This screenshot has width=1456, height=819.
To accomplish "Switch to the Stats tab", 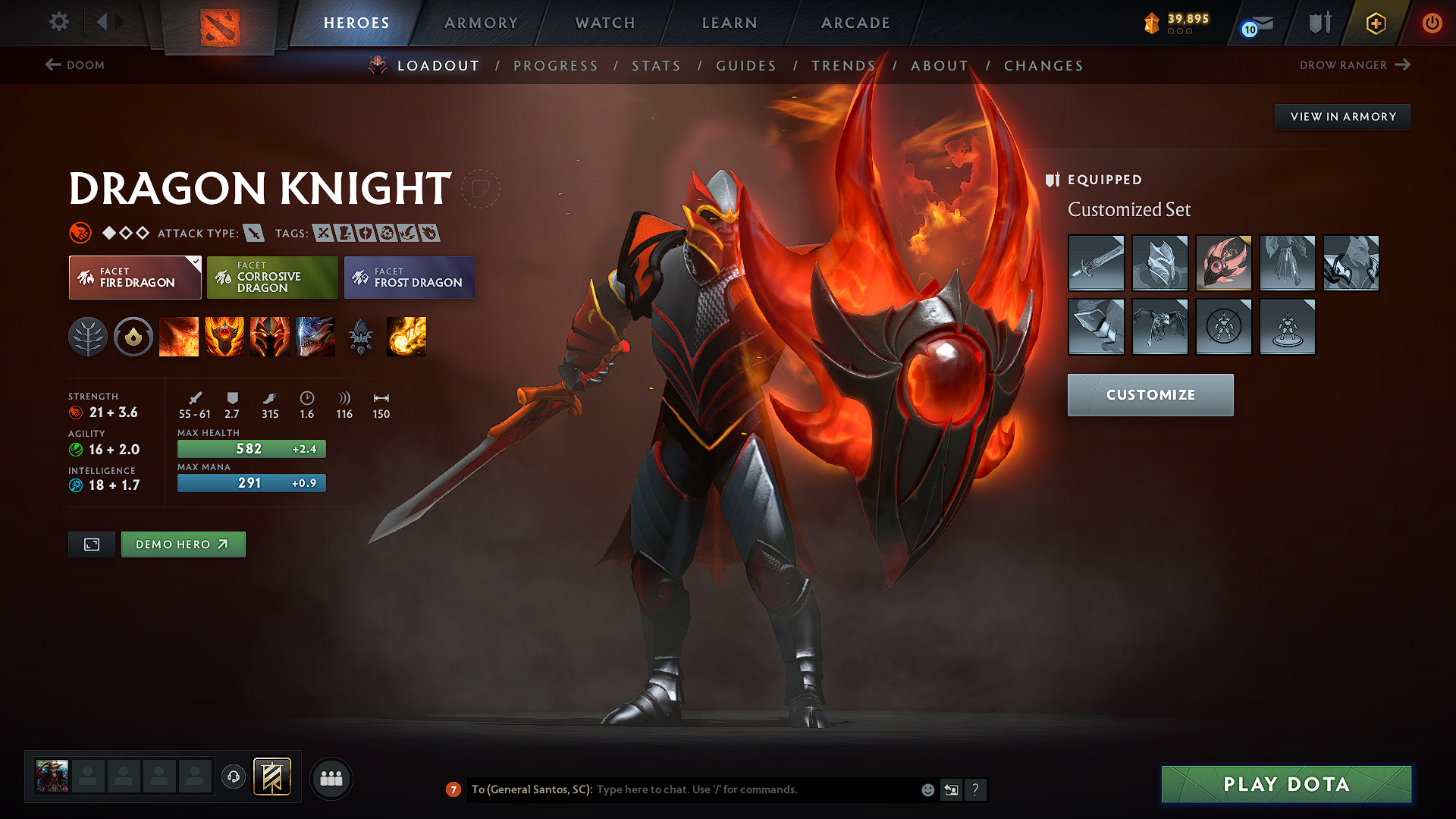I will pyautogui.click(x=656, y=65).
